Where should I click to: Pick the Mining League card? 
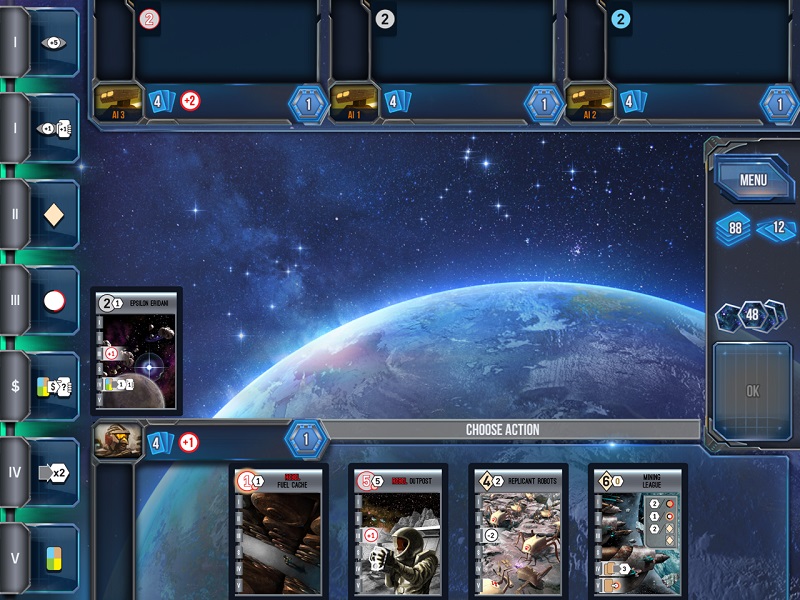pos(638,532)
